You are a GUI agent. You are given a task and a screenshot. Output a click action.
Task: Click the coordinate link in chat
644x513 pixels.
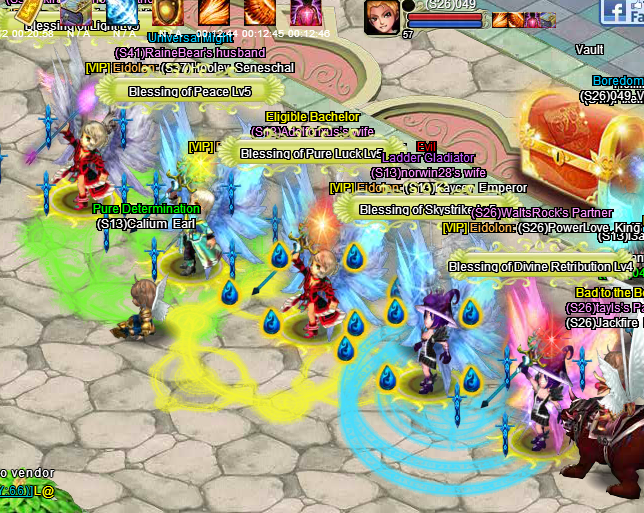point(14,491)
